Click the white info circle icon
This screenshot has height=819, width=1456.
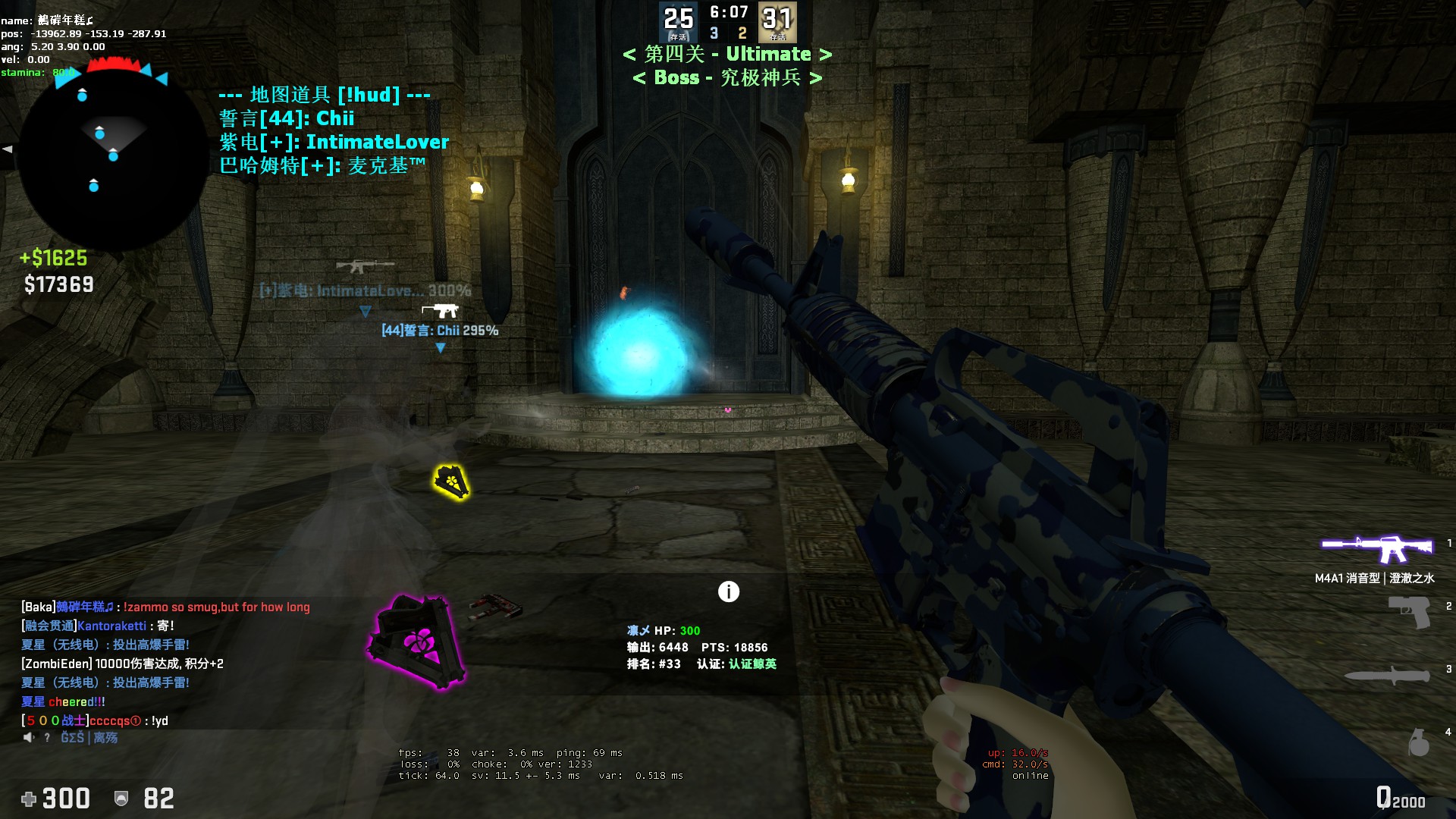728,591
